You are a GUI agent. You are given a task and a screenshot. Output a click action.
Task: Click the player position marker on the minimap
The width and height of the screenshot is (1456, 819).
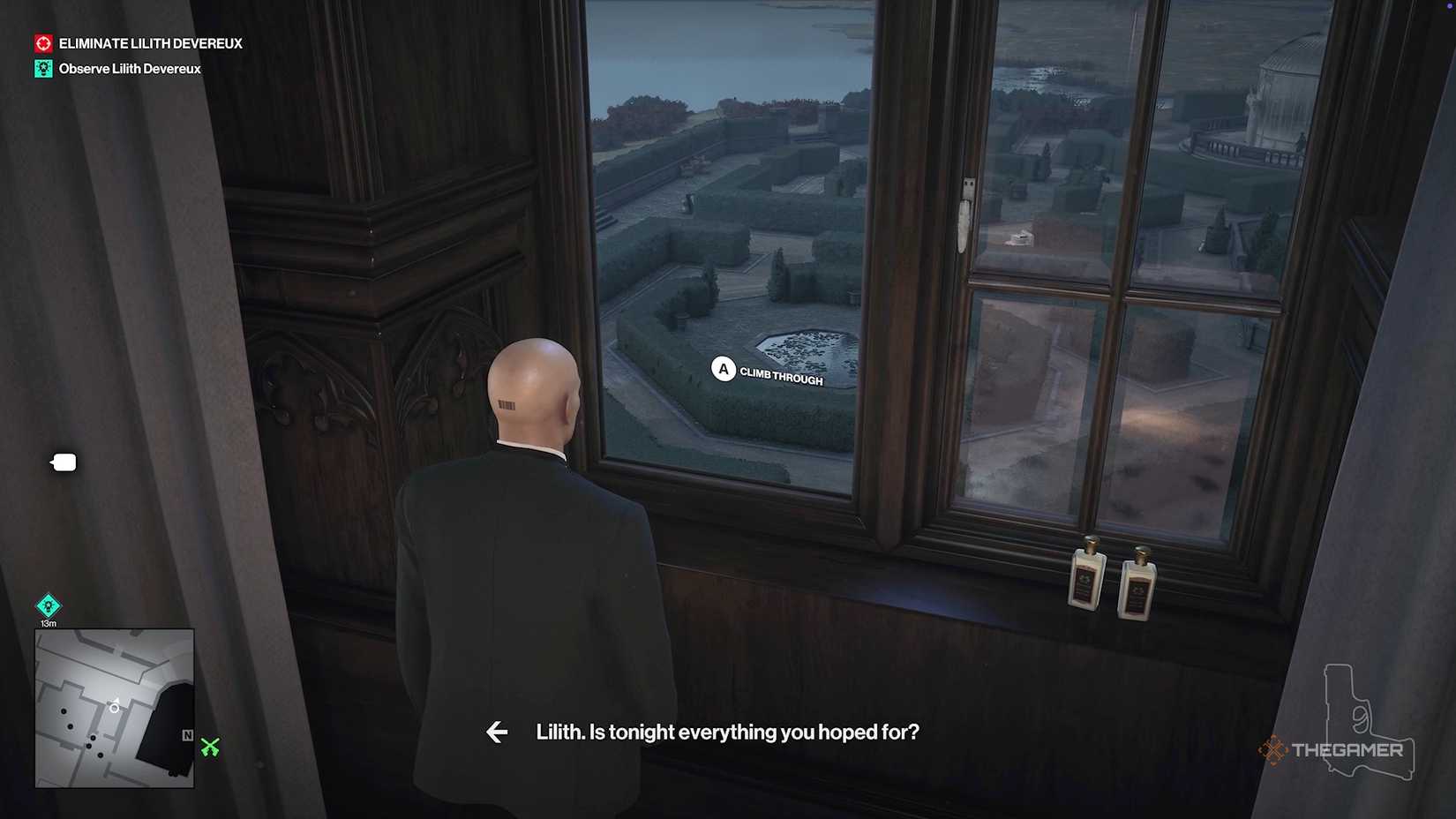[114, 706]
